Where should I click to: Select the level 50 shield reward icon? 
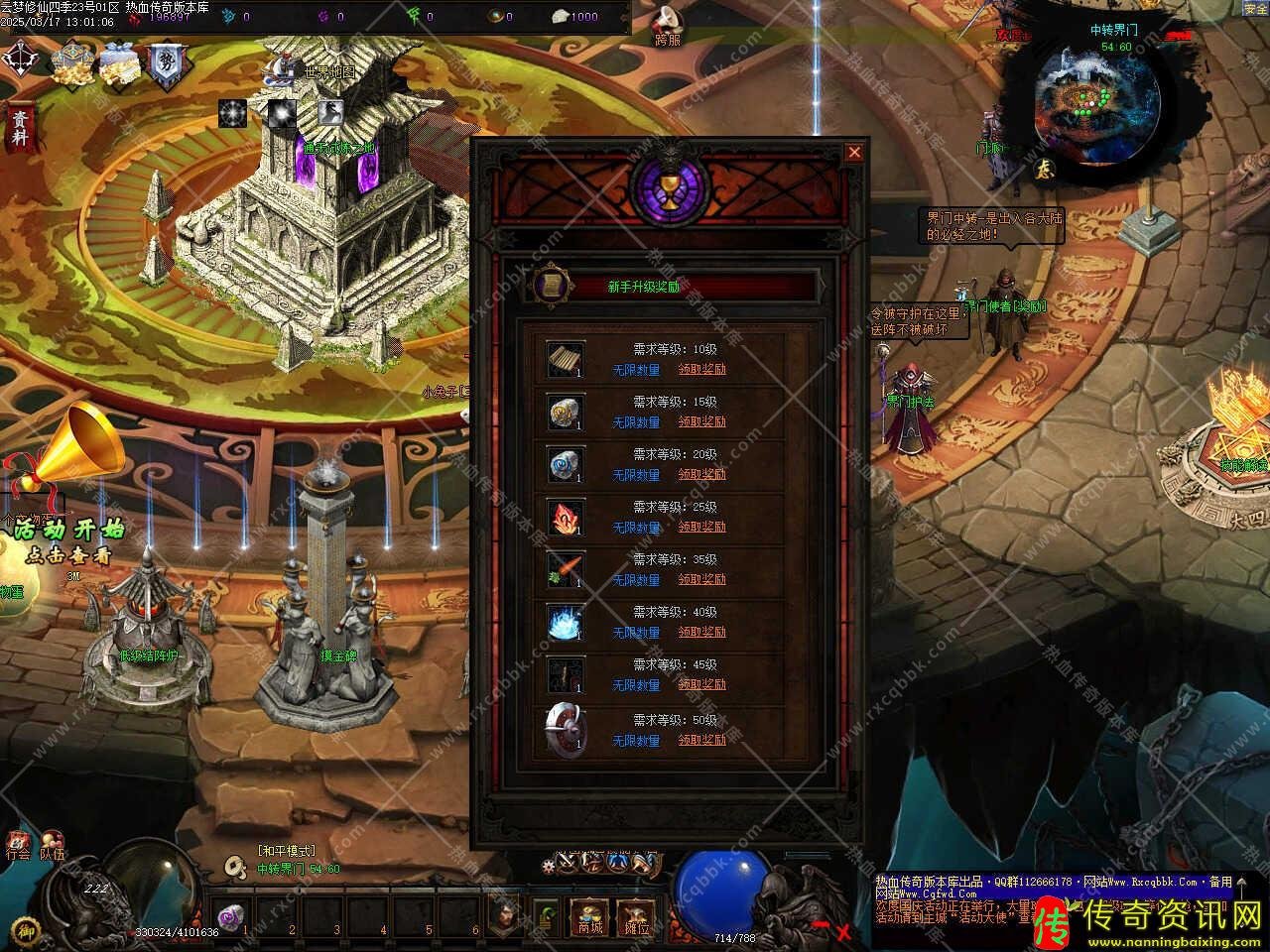pyautogui.click(x=566, y=729)
